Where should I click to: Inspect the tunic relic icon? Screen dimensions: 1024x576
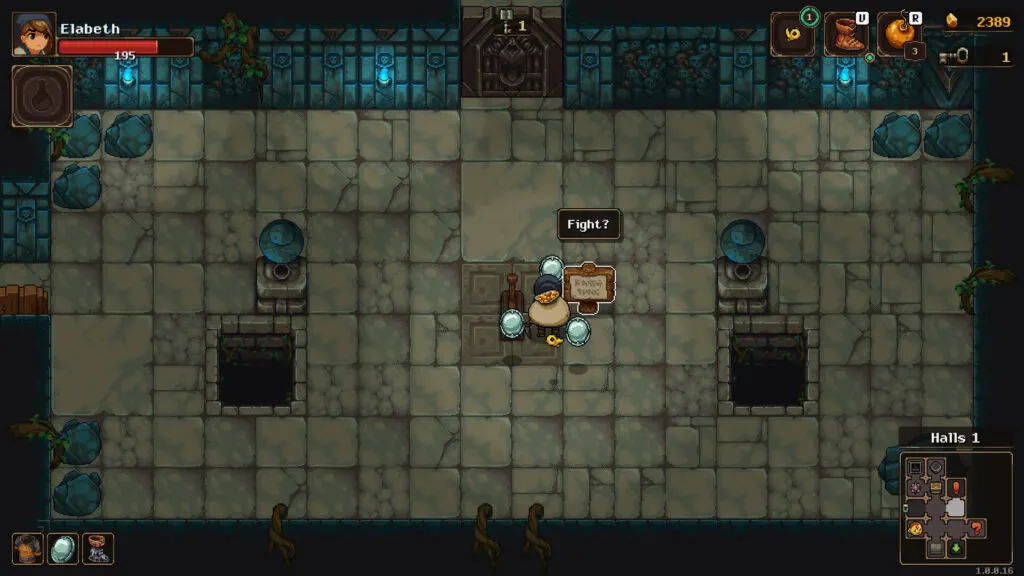[x=27, y=548]
